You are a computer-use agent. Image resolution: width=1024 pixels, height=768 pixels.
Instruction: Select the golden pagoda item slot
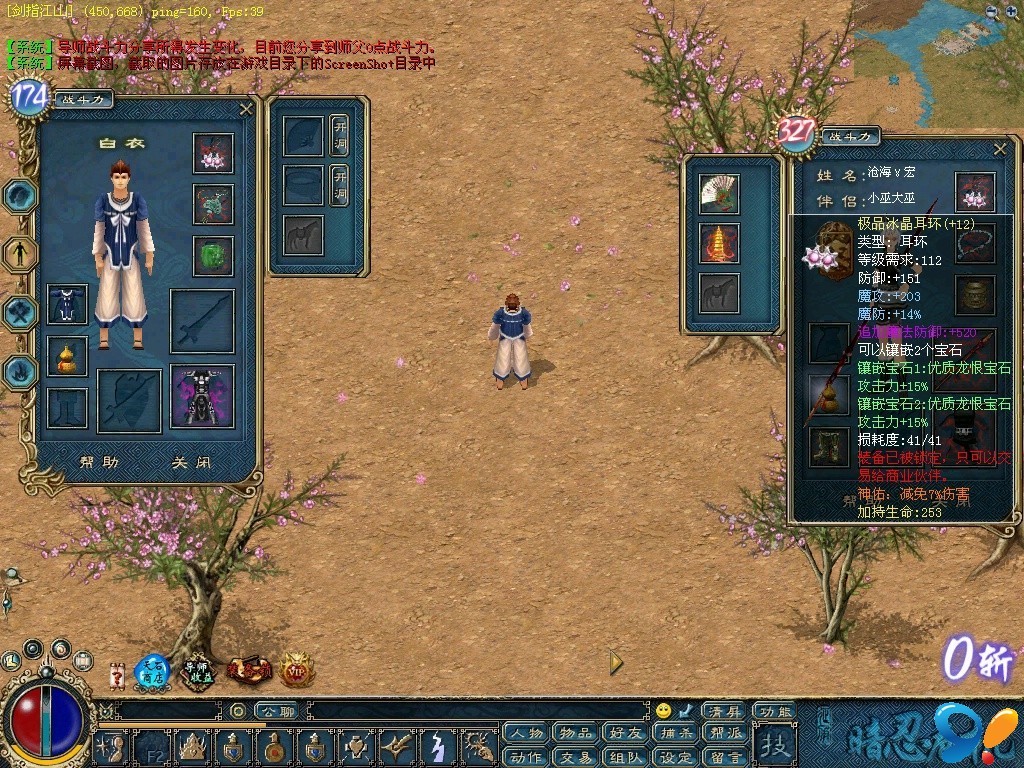coord(718,243)
